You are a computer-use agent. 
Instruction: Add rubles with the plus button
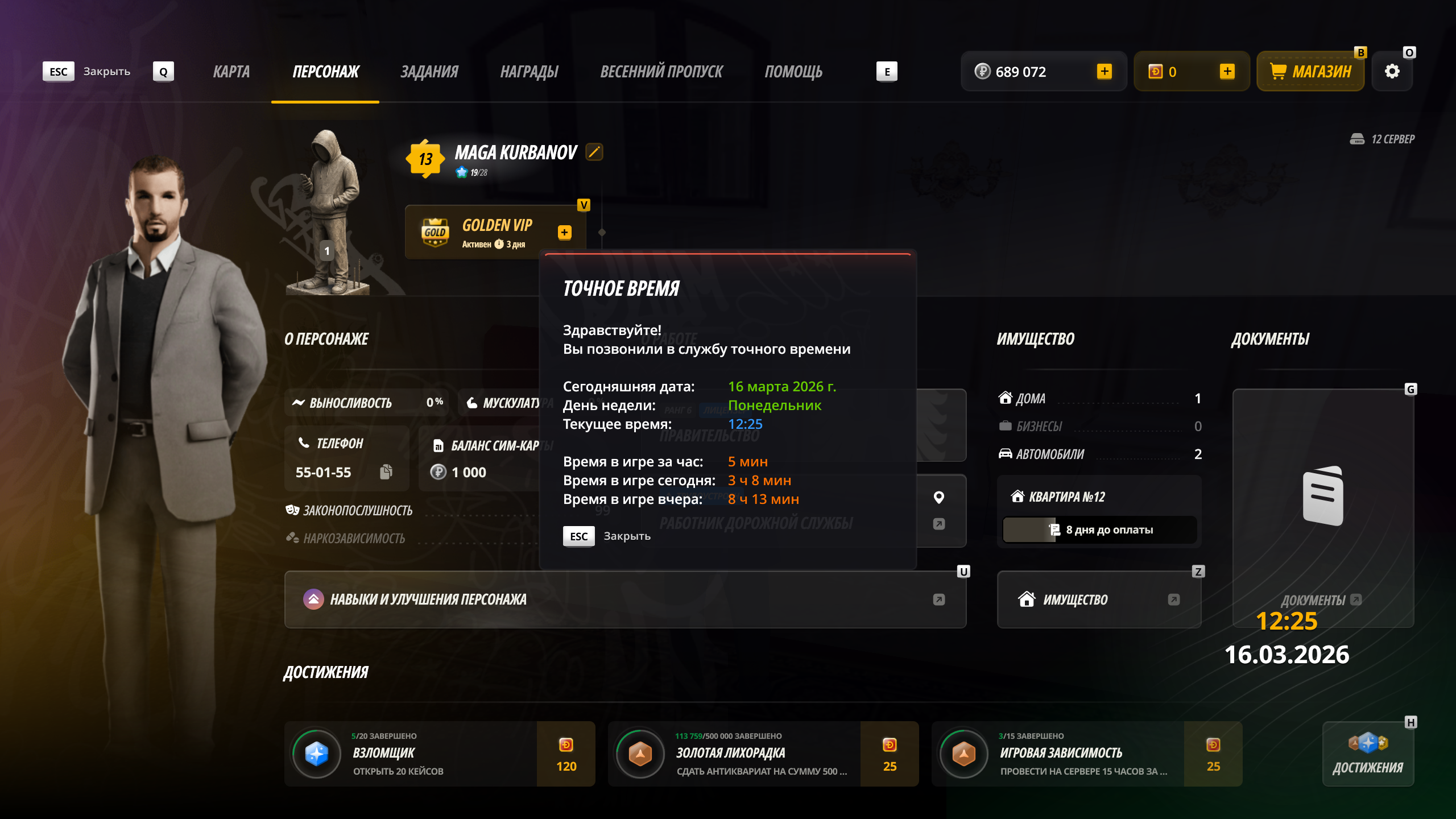1104,72
